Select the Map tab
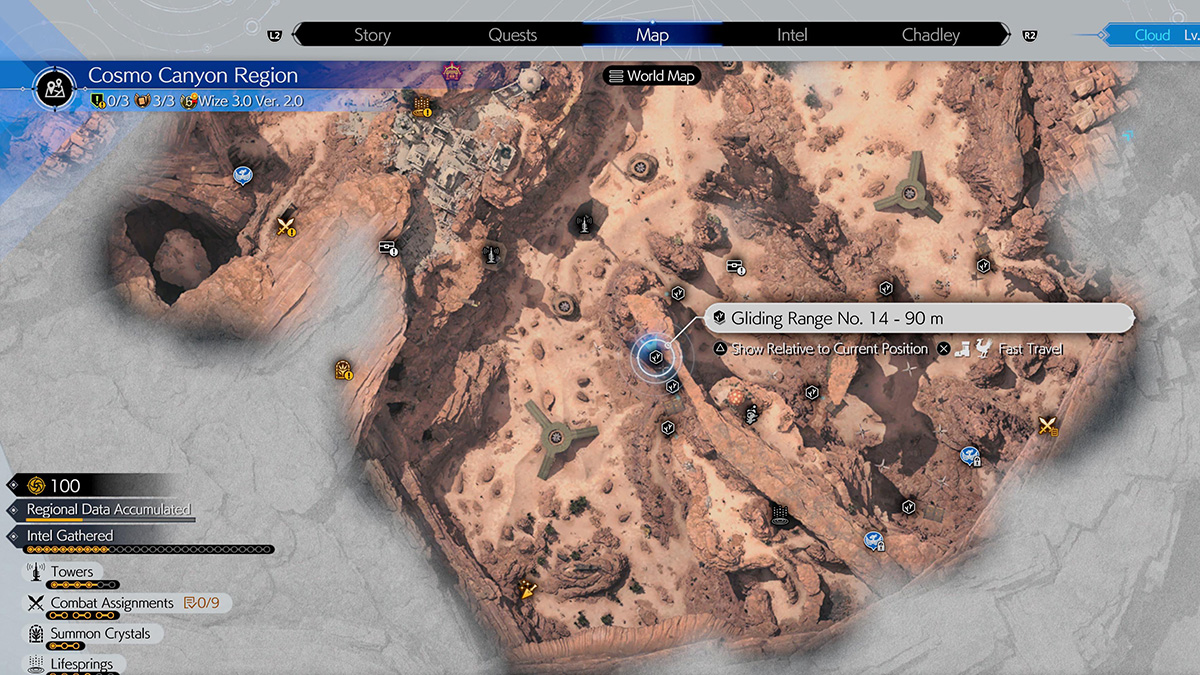The width and height of the screenshot is (1200, 675). 652,35
